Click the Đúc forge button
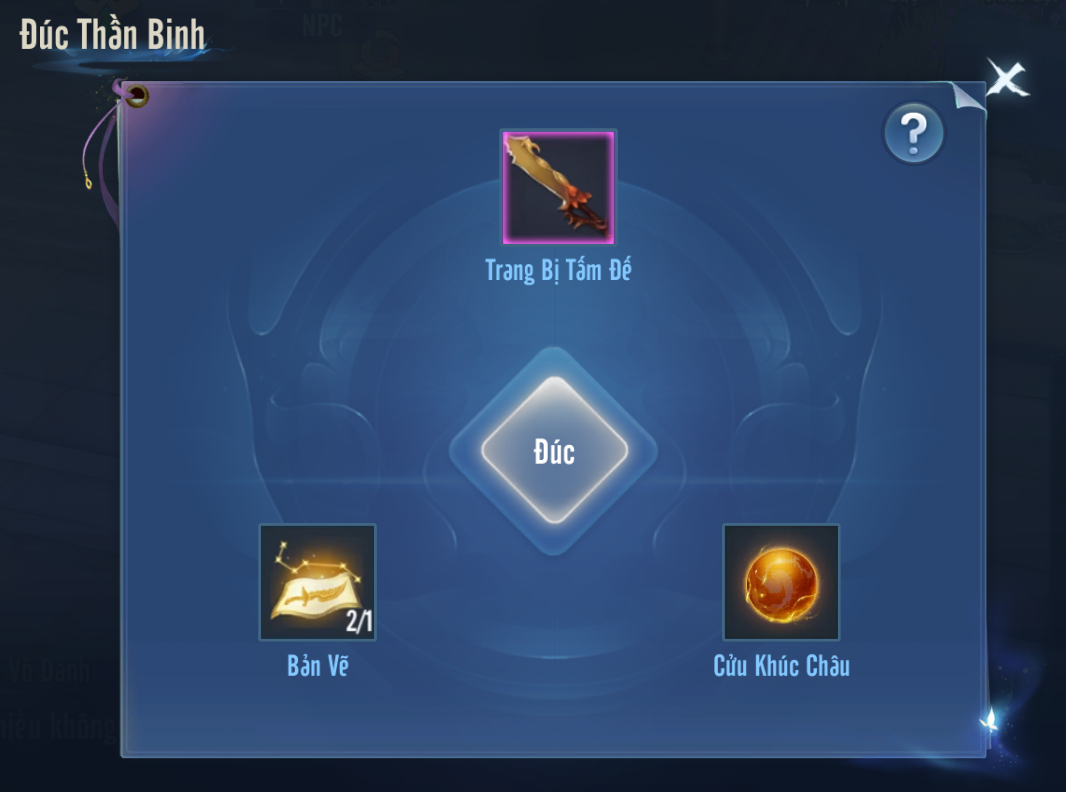This screenshot has height=792, width=1066. (554, 451)
